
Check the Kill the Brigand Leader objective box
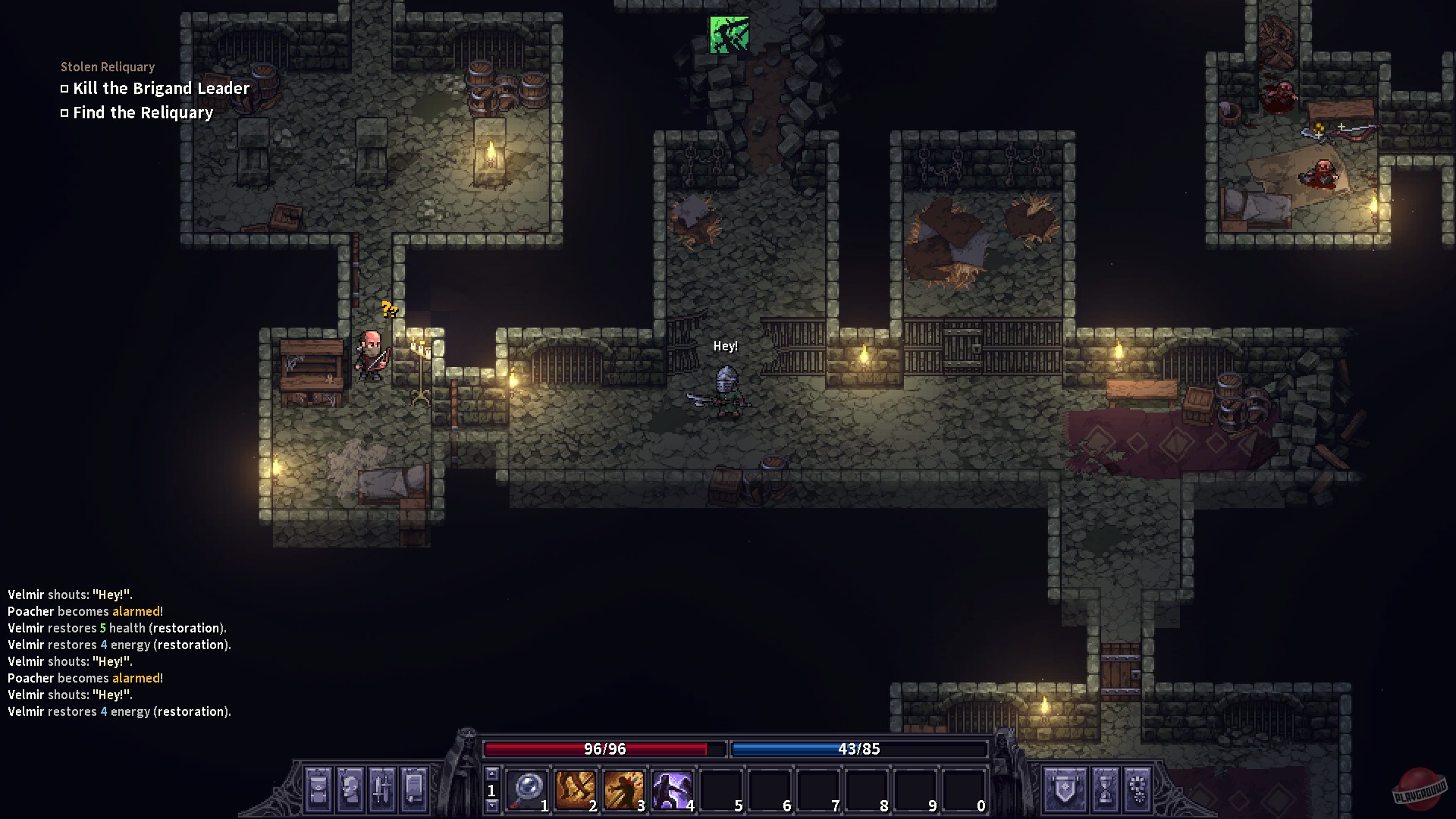coord(64,88)
